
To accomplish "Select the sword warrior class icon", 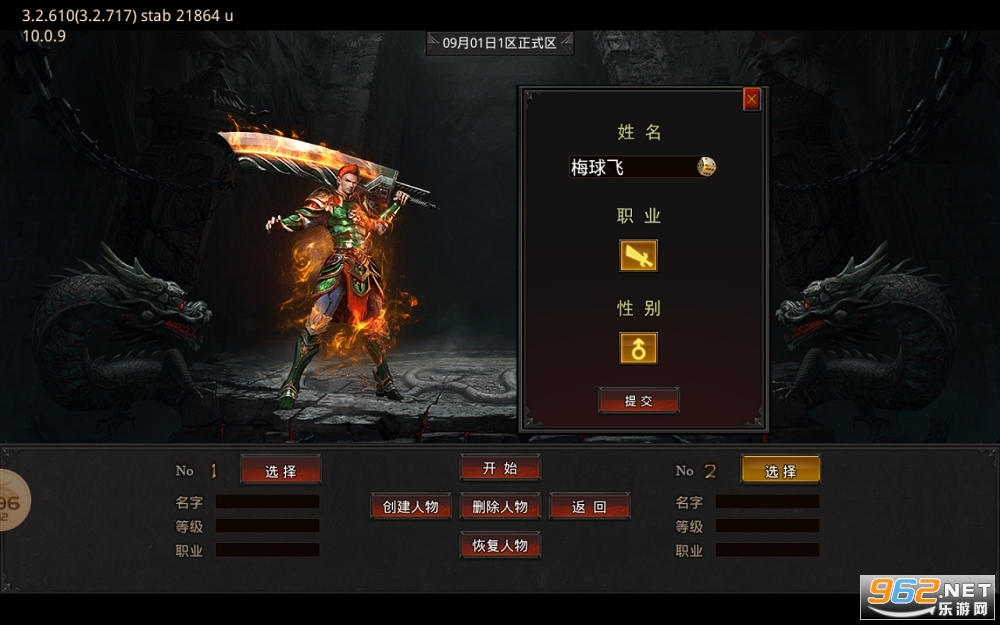I will tap(638, 256).
